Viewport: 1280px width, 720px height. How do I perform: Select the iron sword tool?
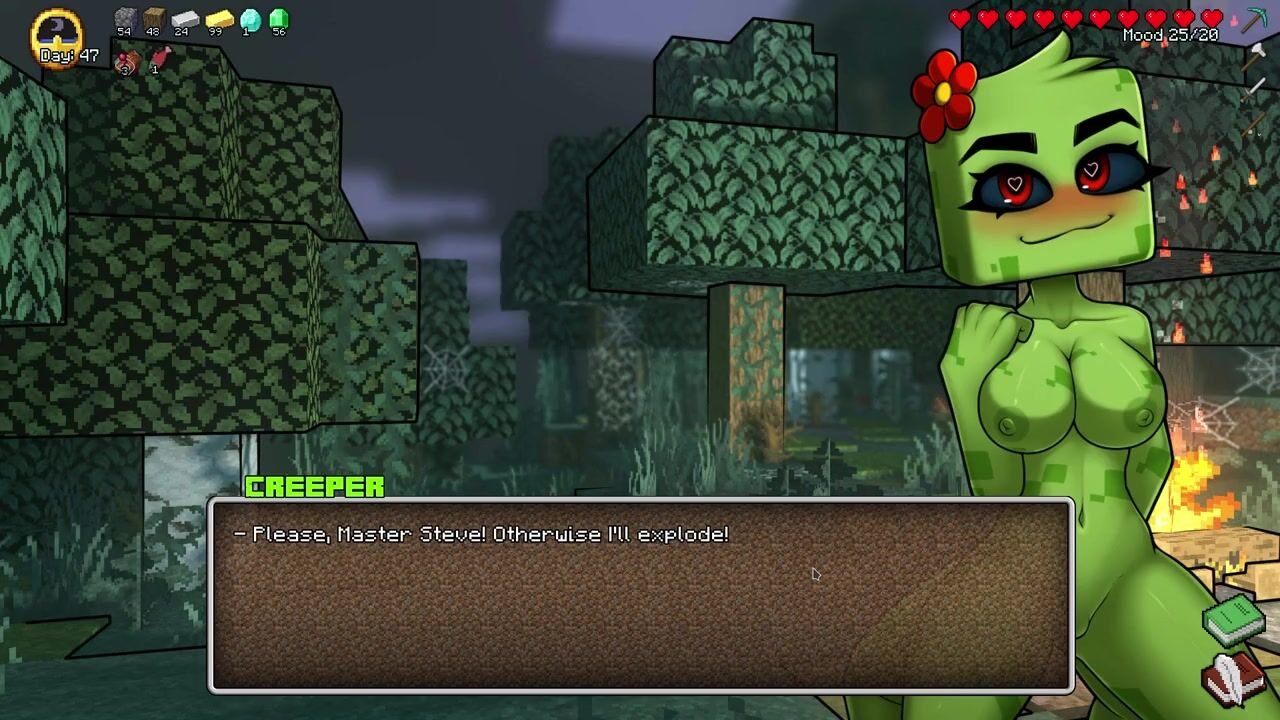tap(1254, 89)
